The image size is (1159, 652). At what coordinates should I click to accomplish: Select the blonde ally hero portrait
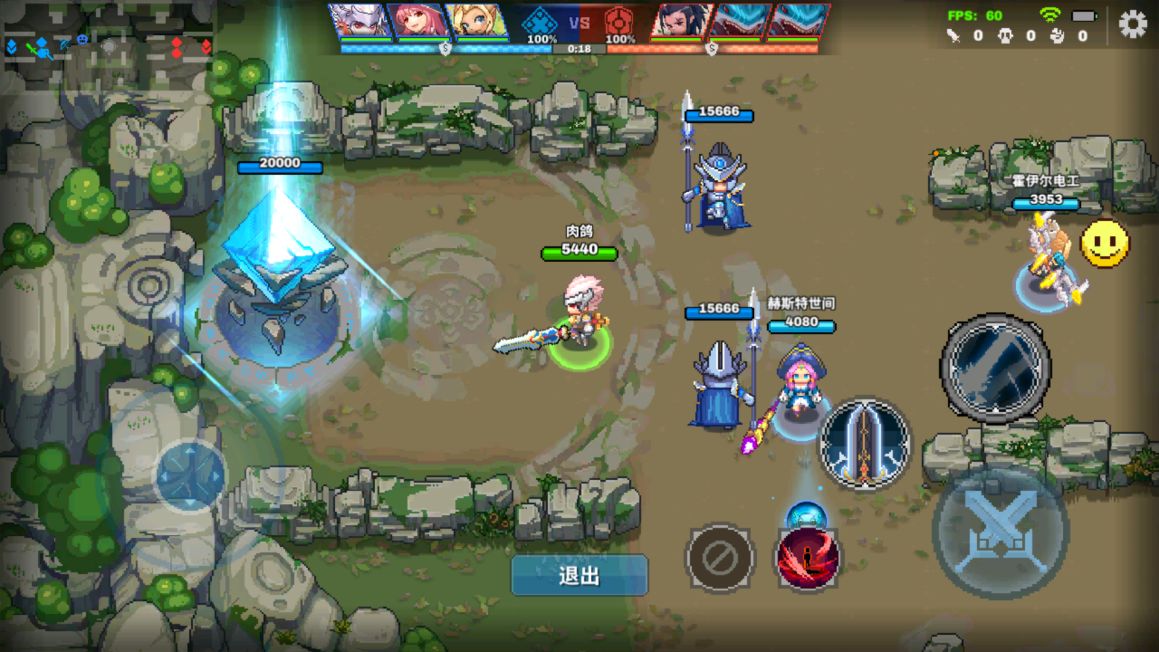[477, 21]
